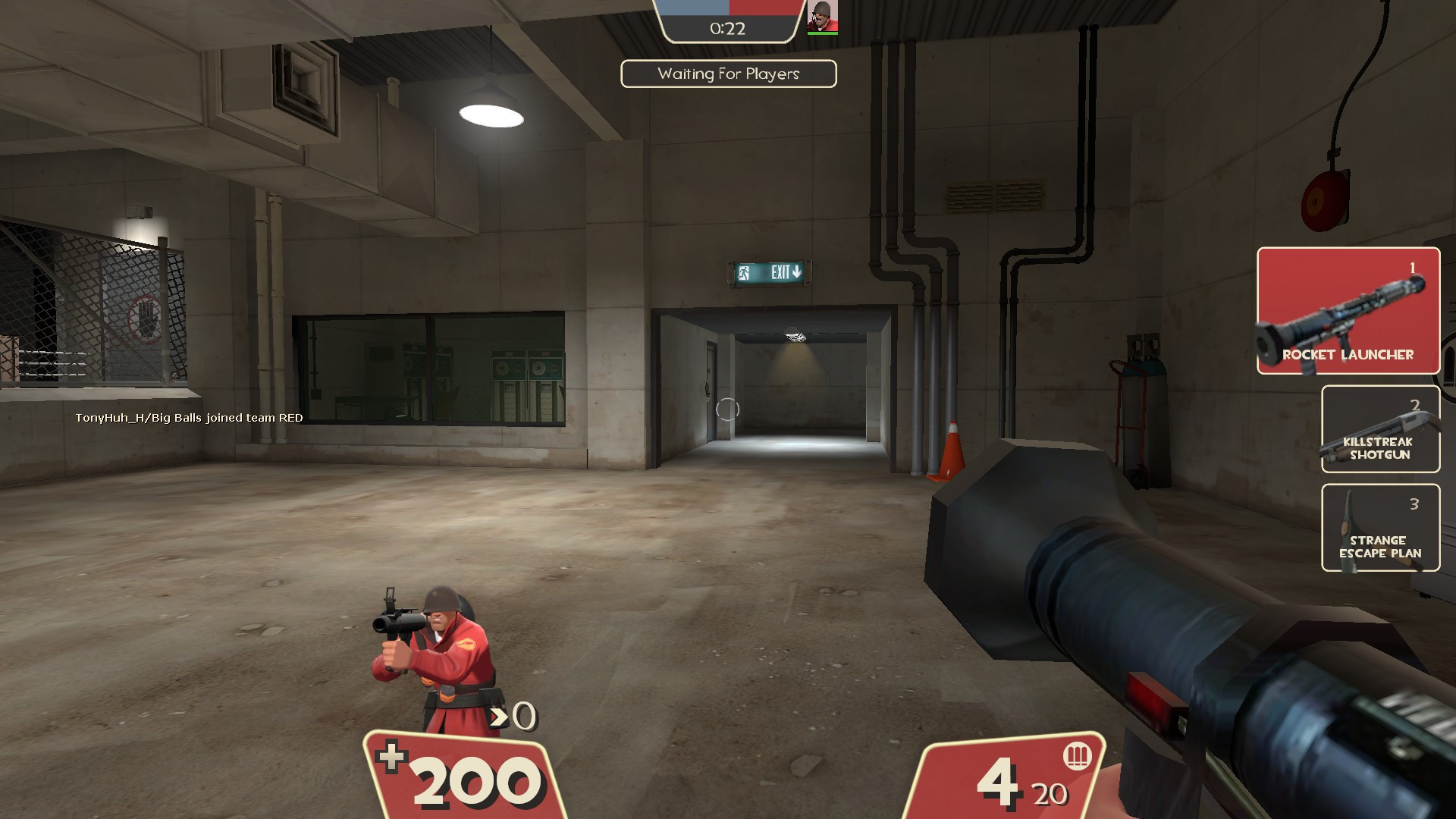Select the Strange Escape Plan in slot 3

click(1380, 527)
